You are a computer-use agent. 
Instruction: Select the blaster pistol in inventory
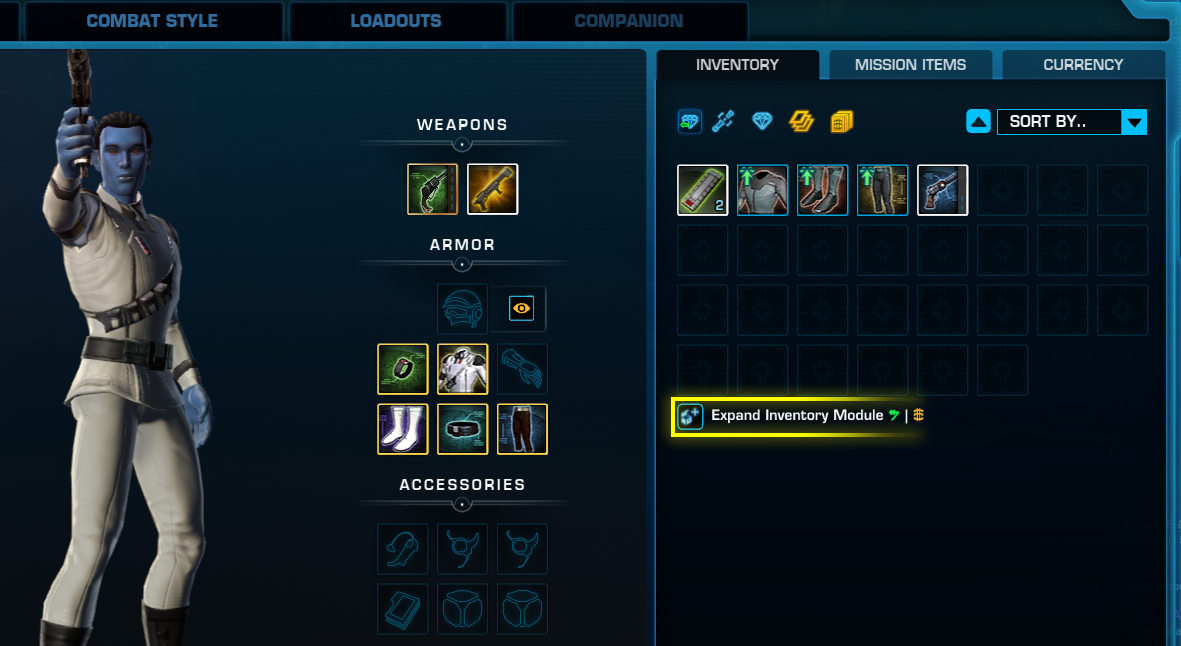942,190
